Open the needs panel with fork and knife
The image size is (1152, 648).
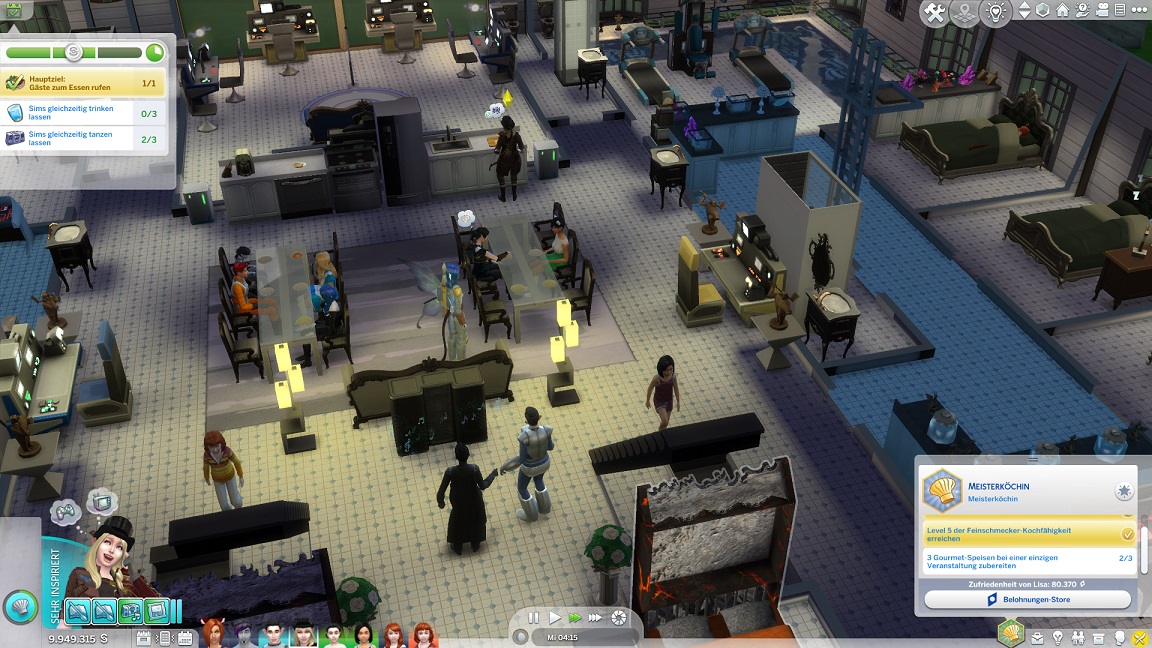coord(1138,637)
